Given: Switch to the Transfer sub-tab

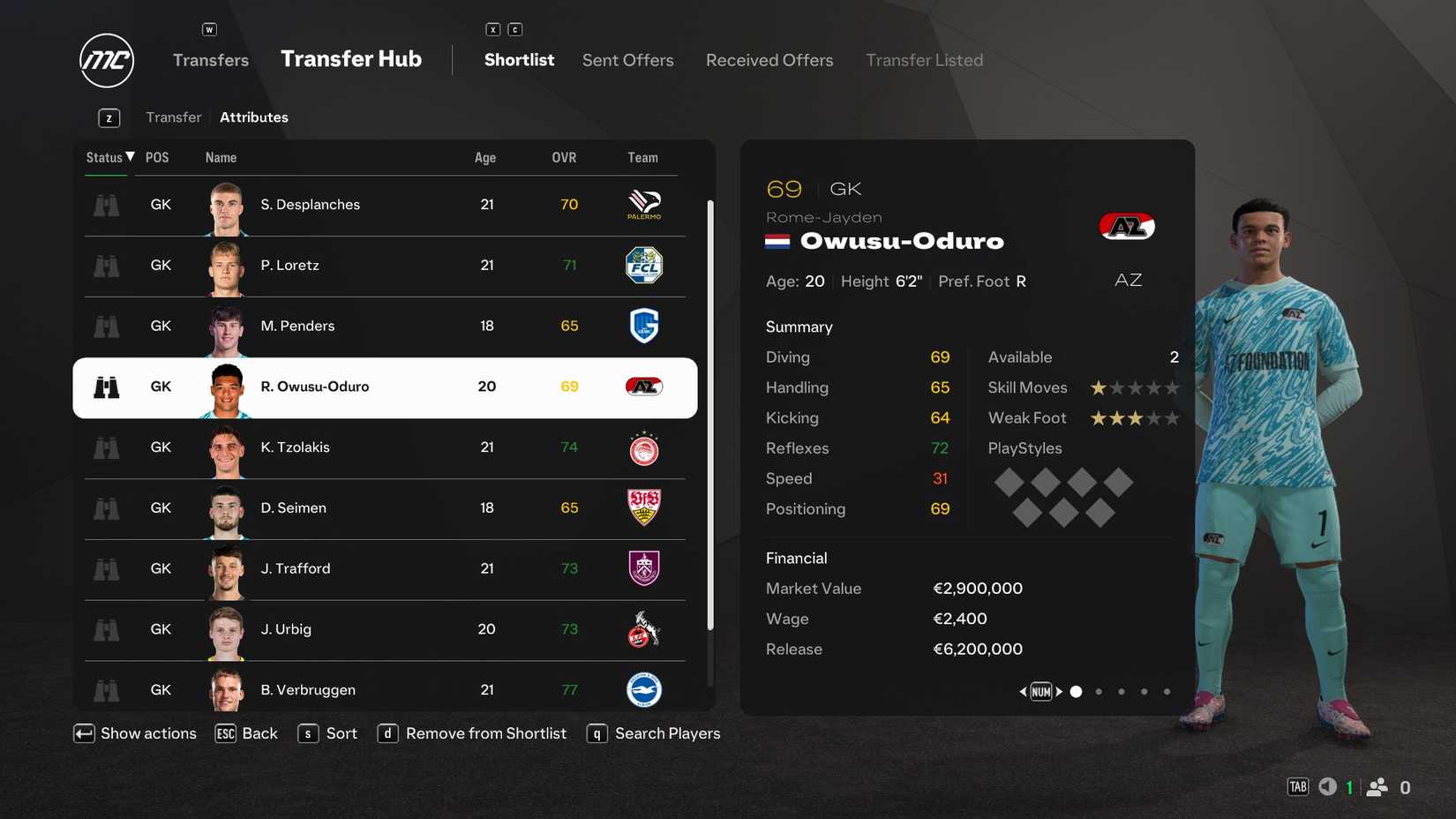Looking at the screenshot, I should [x=173, y=116].
